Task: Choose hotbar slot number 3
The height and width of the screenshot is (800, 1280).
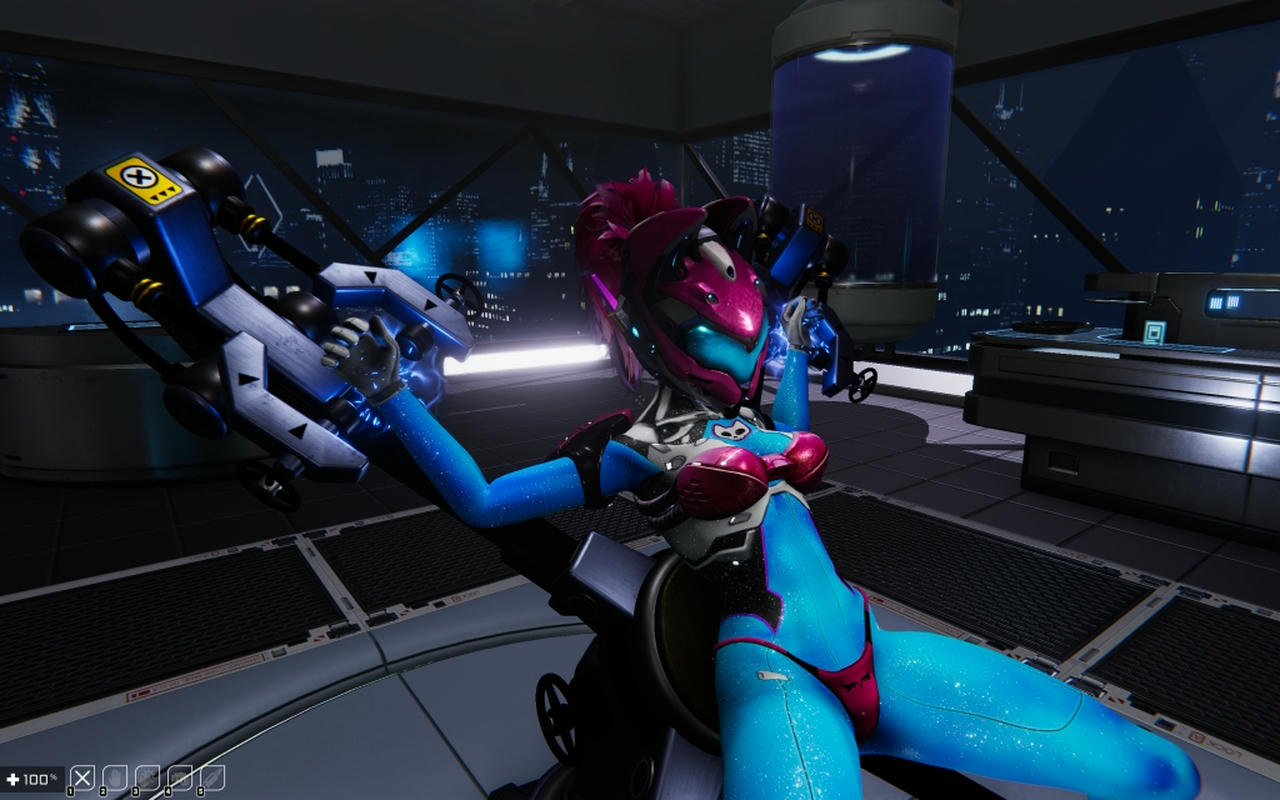Action: pos(147,778)
